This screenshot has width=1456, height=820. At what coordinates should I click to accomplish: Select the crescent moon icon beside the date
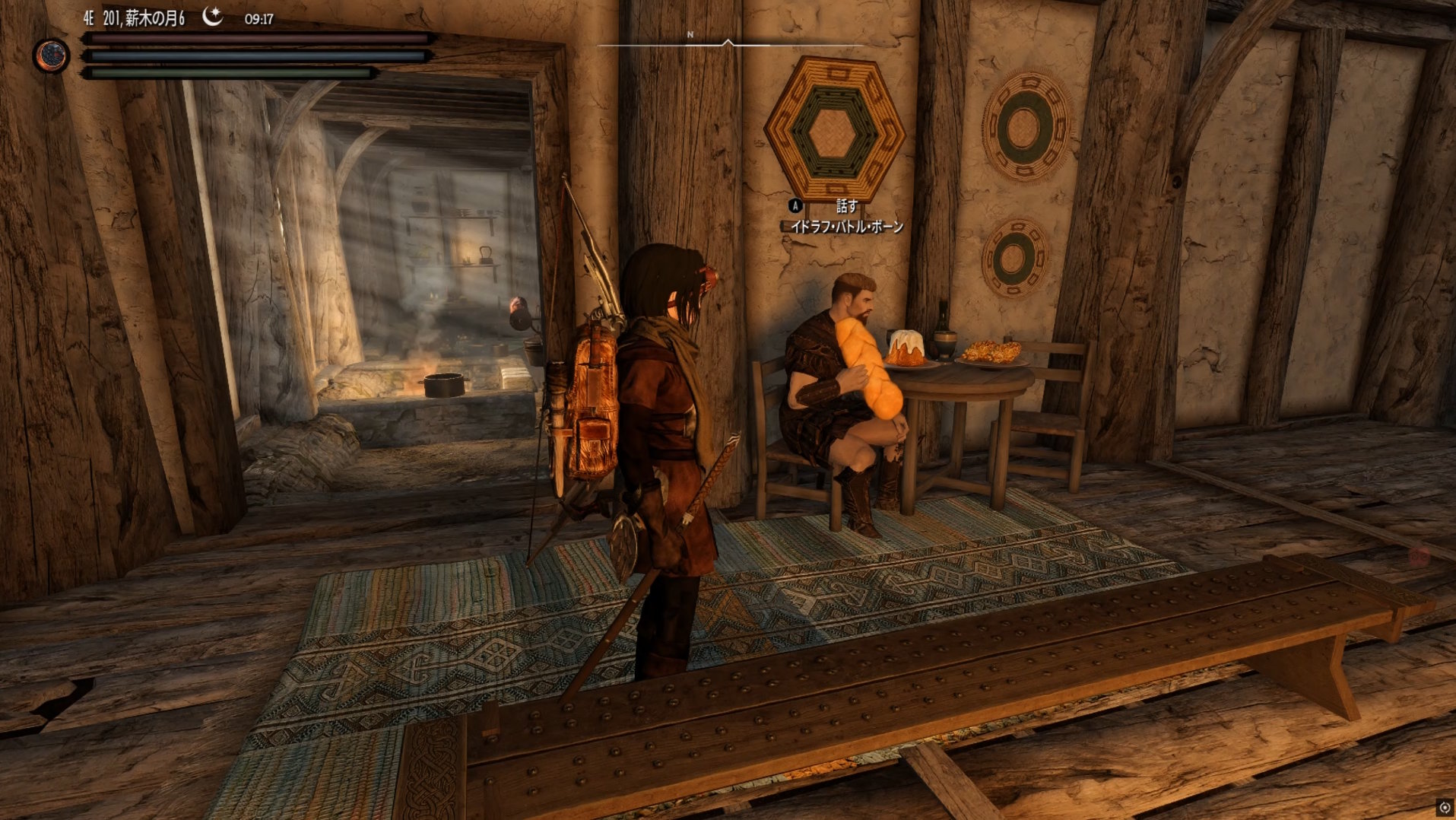pos(213,17)
